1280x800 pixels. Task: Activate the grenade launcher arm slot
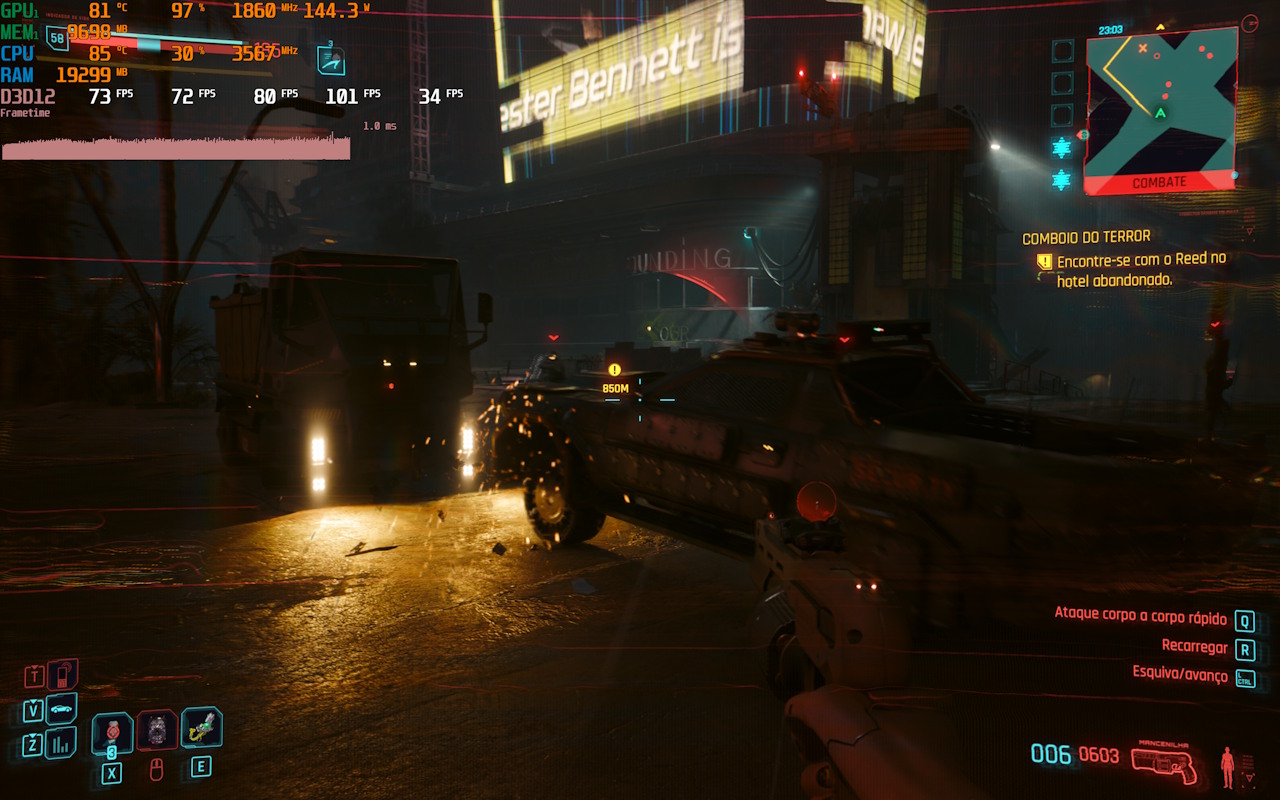point(201,728)
